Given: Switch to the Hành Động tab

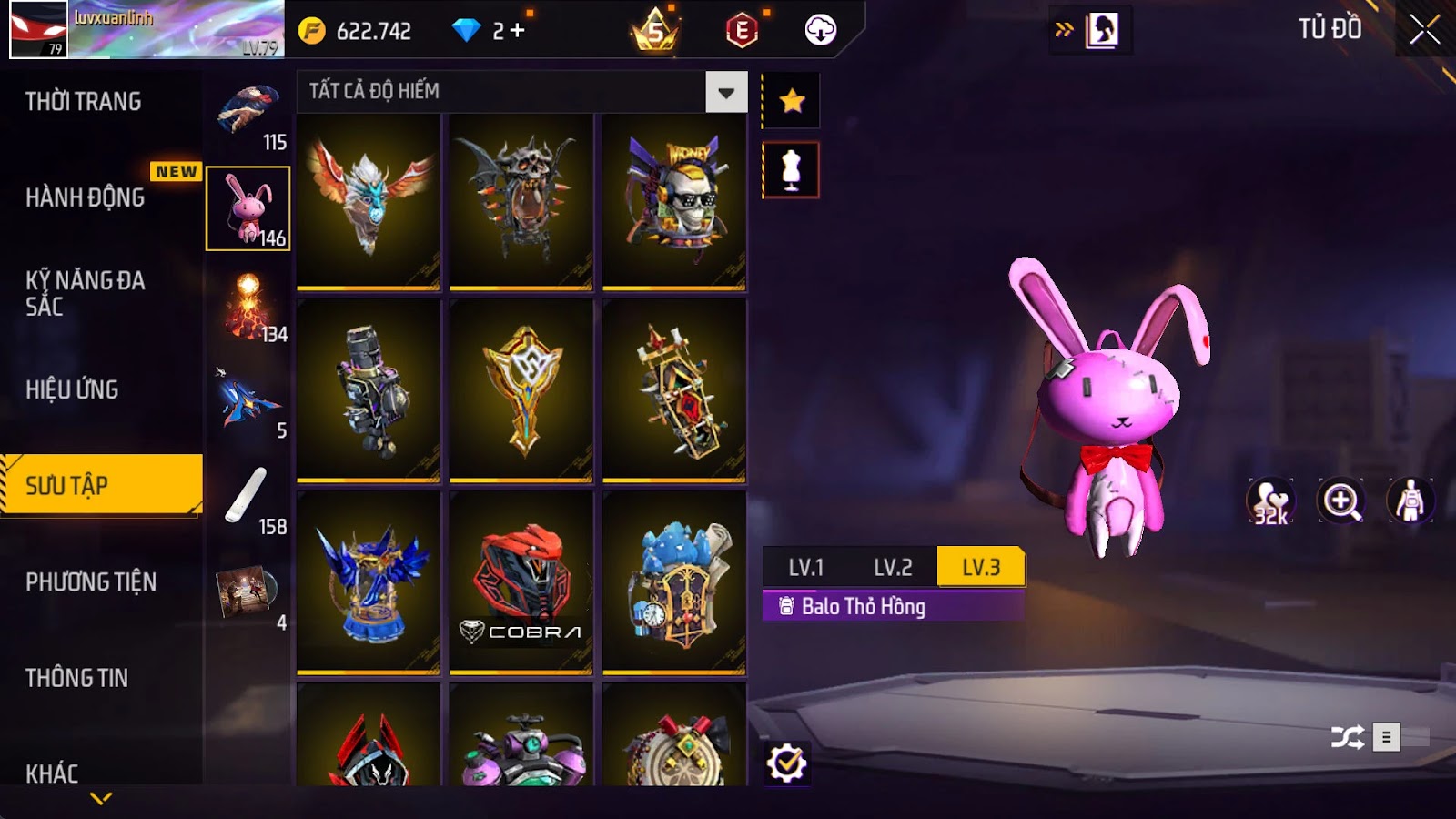Looking at the screenshot, I should pos(86,197).
